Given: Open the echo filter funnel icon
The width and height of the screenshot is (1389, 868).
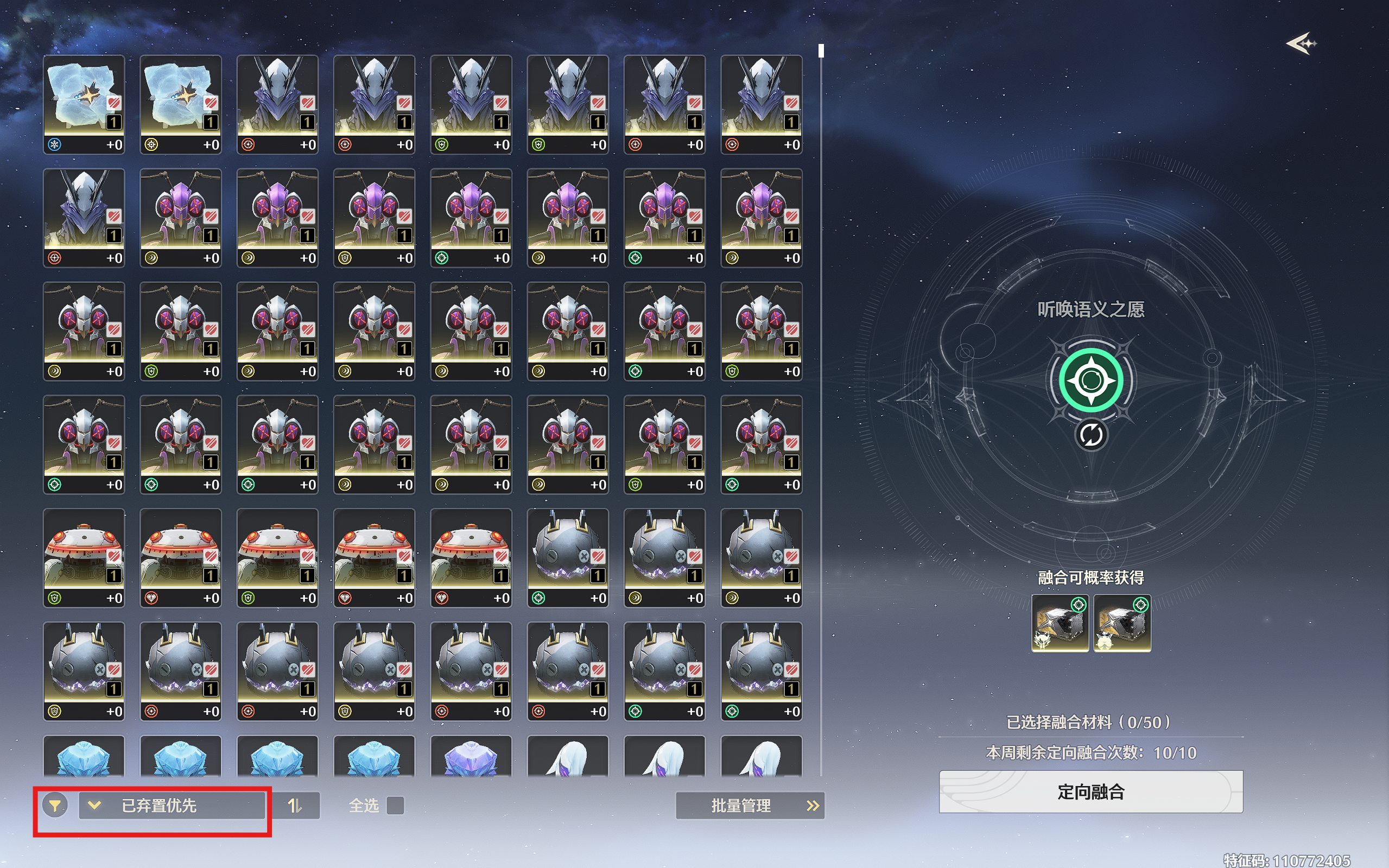Looking at the screenshot, I should pos(55,806).
